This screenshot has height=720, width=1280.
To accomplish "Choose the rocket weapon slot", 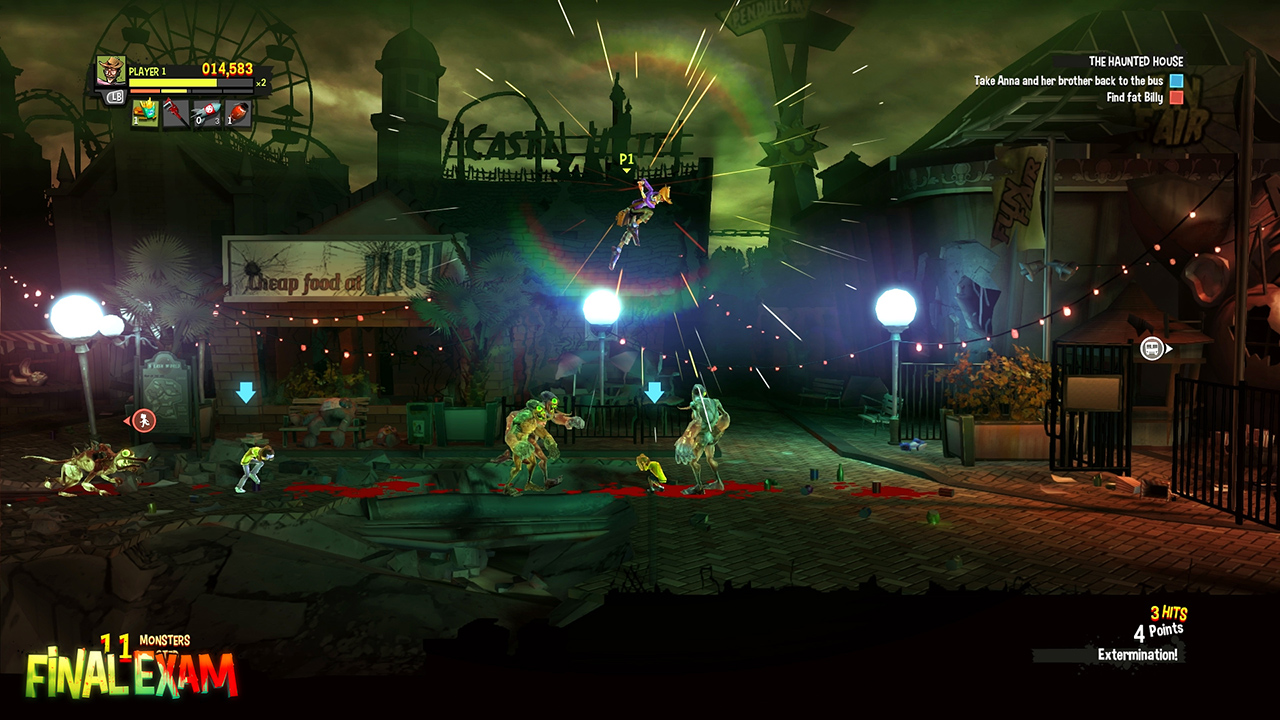I will pyautogui.click(x=207, y=113).
